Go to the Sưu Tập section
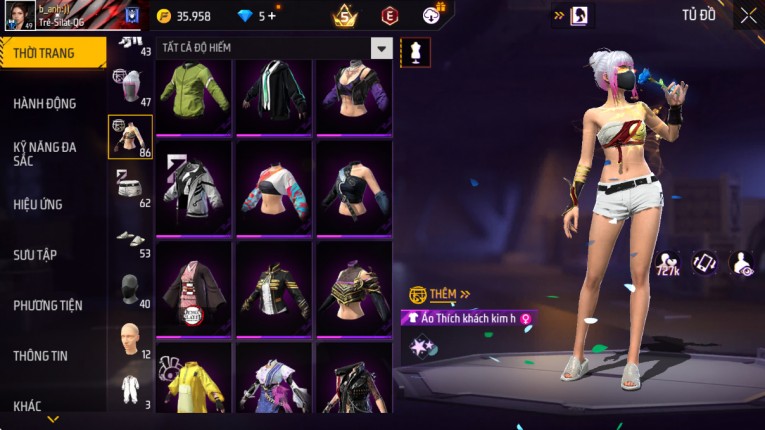 coord(35,255)
